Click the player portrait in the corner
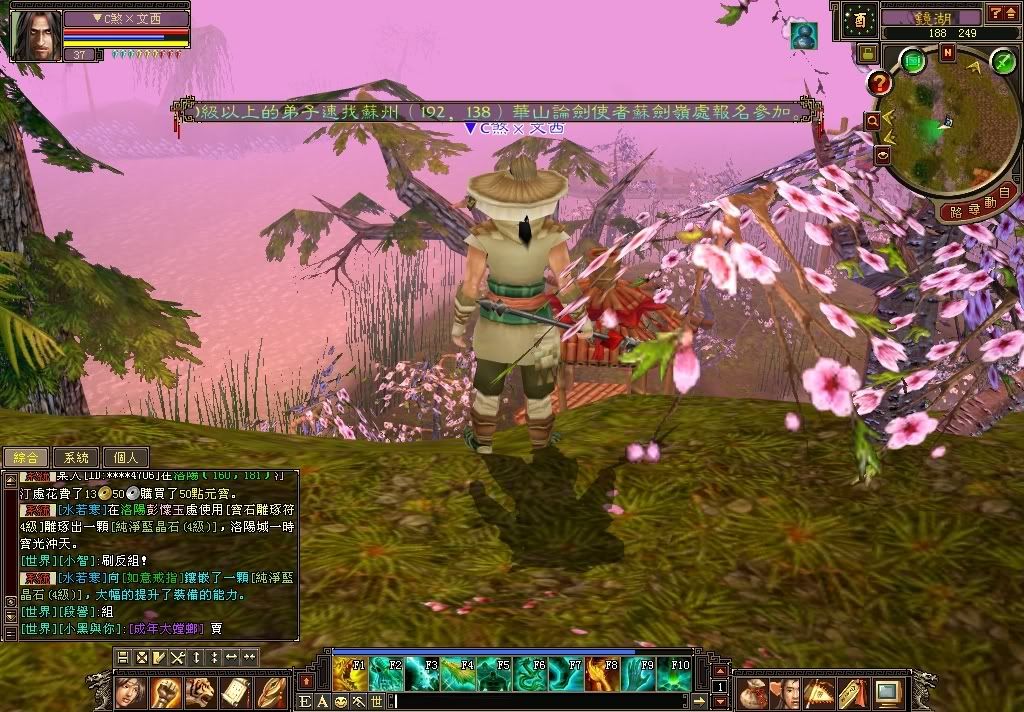The height and width of the screenshot is (712, 1024). tap(35, 36)
